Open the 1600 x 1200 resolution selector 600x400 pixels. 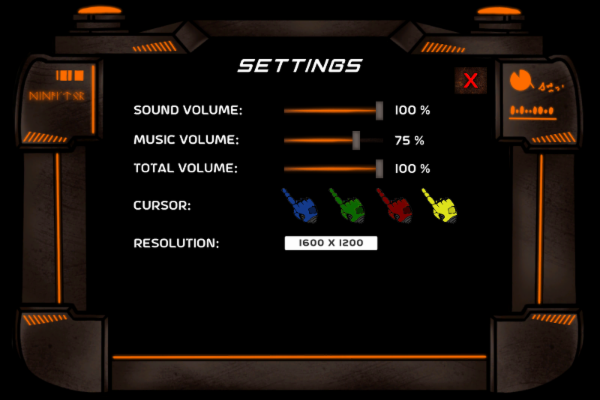(330, 243)
